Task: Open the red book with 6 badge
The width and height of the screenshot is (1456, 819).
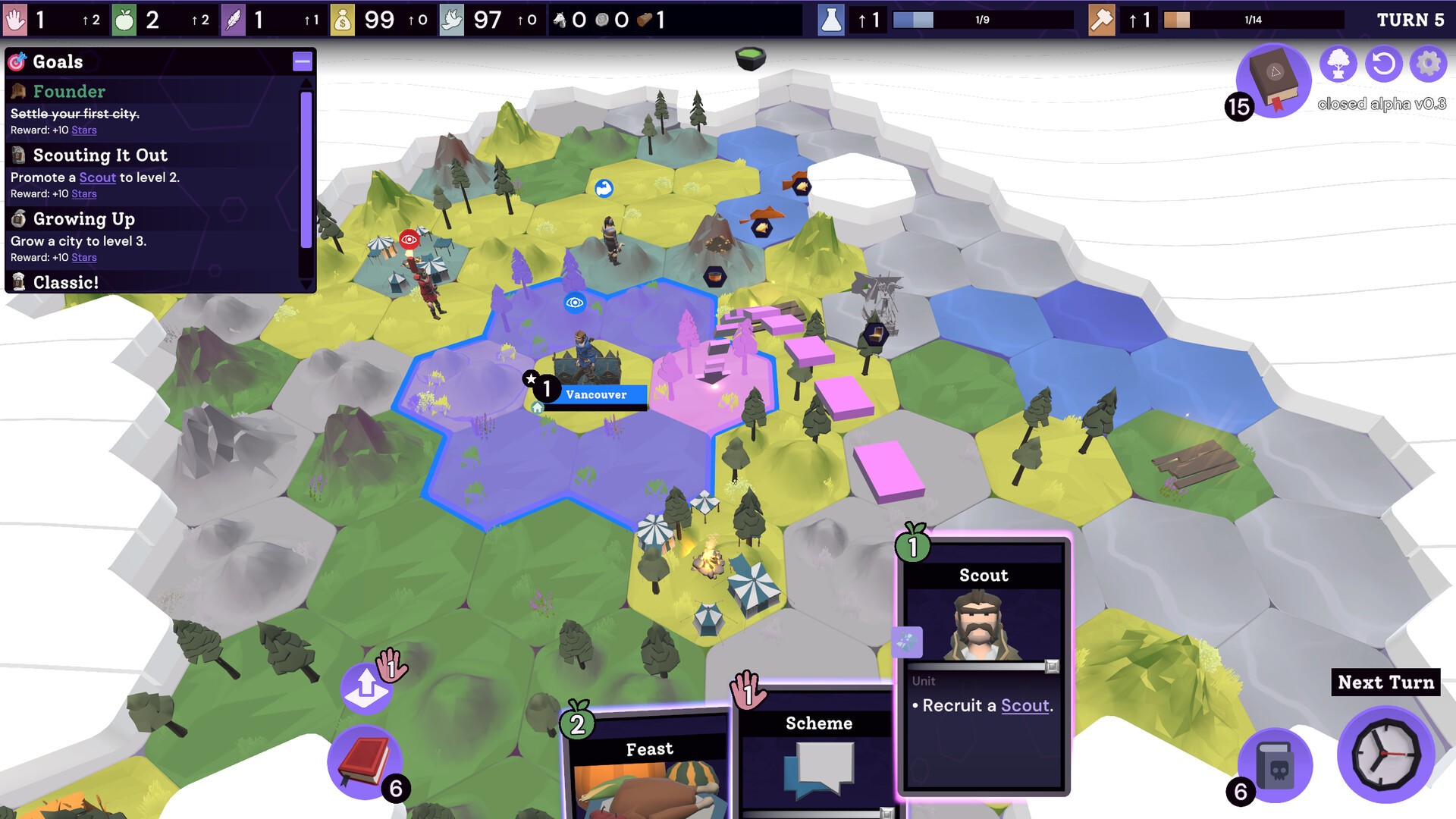Action: click(x=366, y=761)
